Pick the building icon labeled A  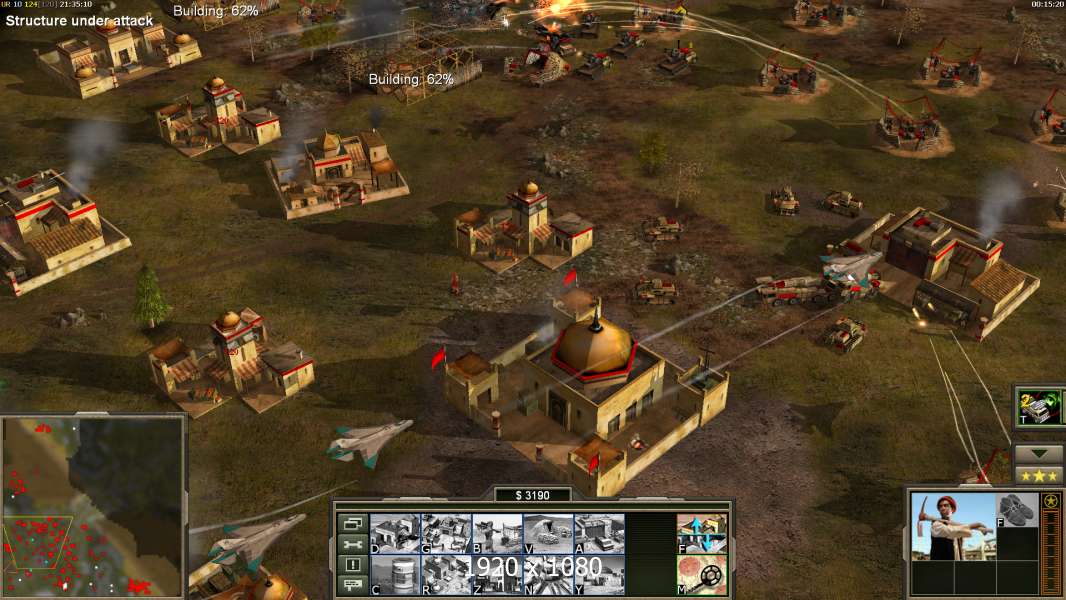[x=599, y=533]
